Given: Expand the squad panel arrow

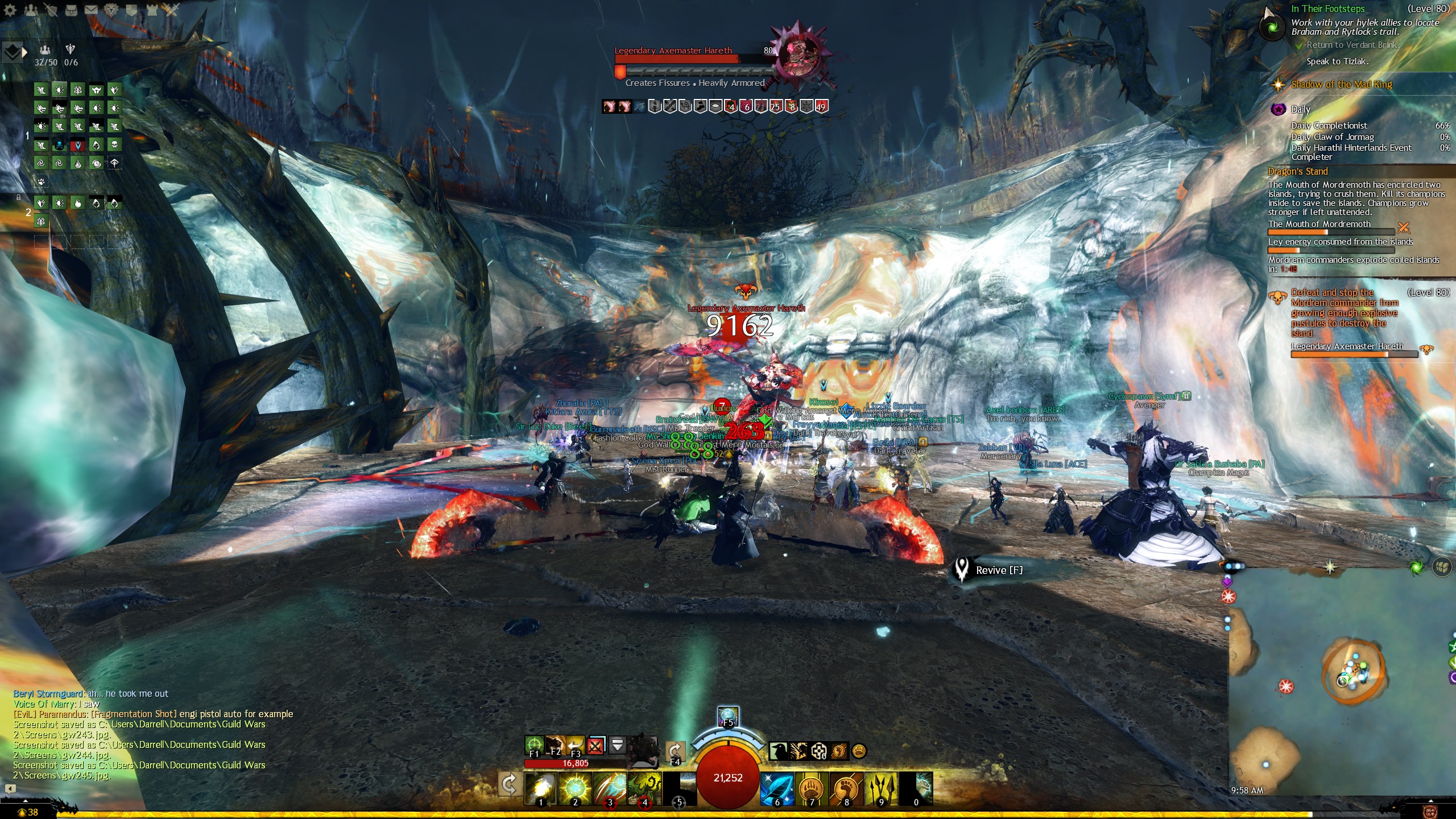Looking at the screenshot, I should 24,52.
